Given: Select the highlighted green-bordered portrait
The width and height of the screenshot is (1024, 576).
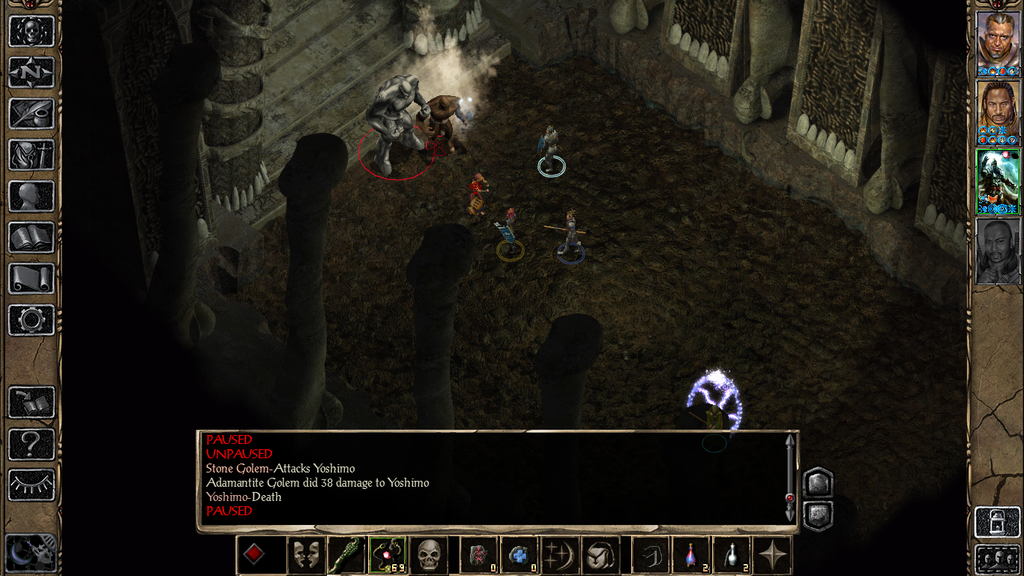Looking at the screenshot, I should coord(997,179).
